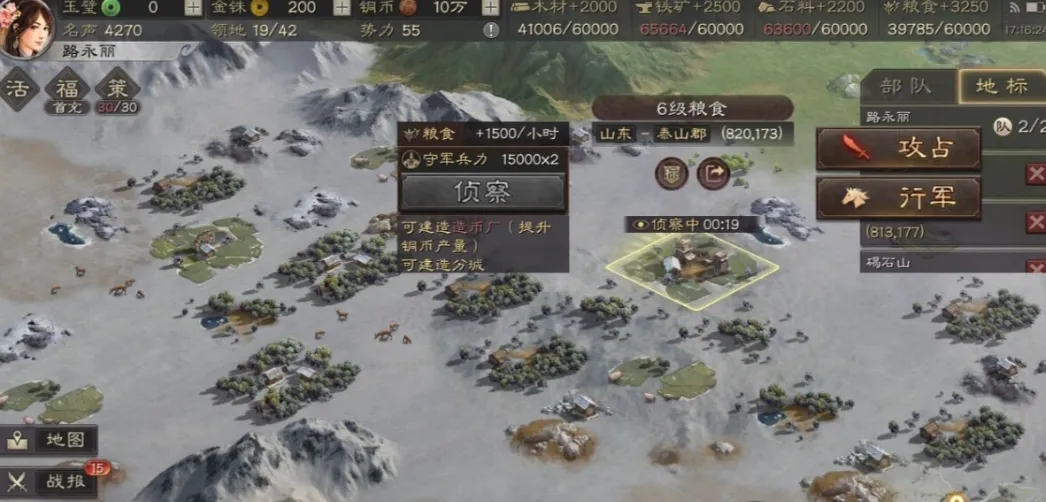The height and width of the screenshot is (502, 1046).
Task: Choose 攻占 to attack the tile
Action: click(898, 150)
